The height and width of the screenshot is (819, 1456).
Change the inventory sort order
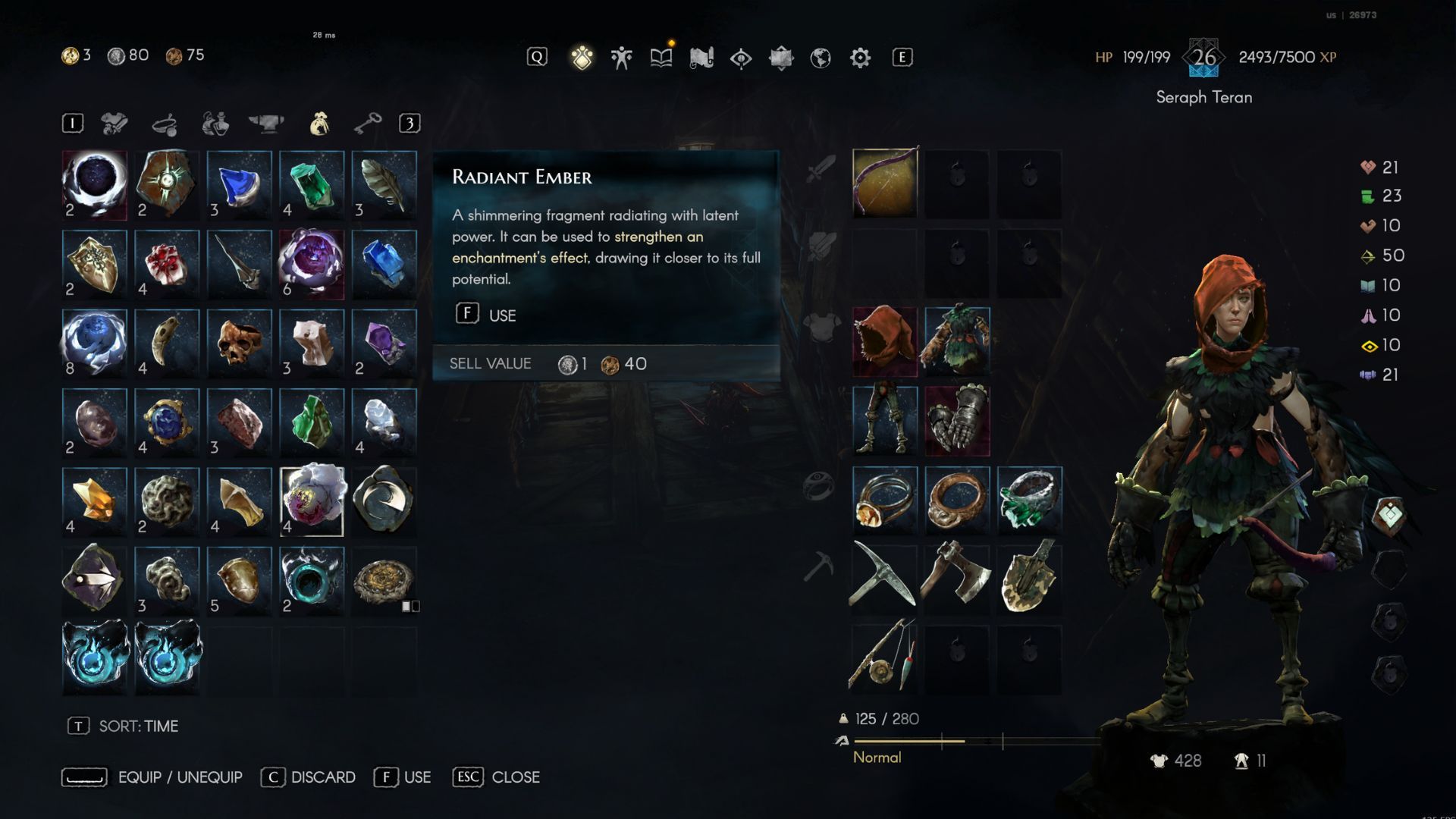tap(124, 726)
